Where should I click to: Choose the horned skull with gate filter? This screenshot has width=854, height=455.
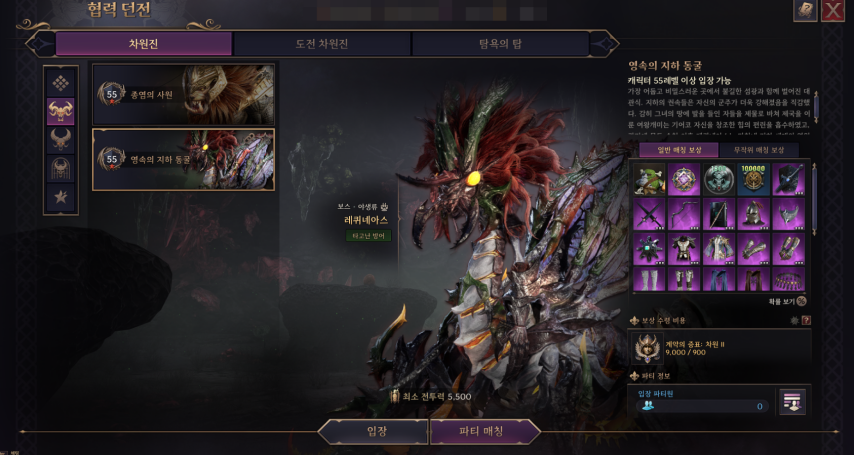pos(61,168)
